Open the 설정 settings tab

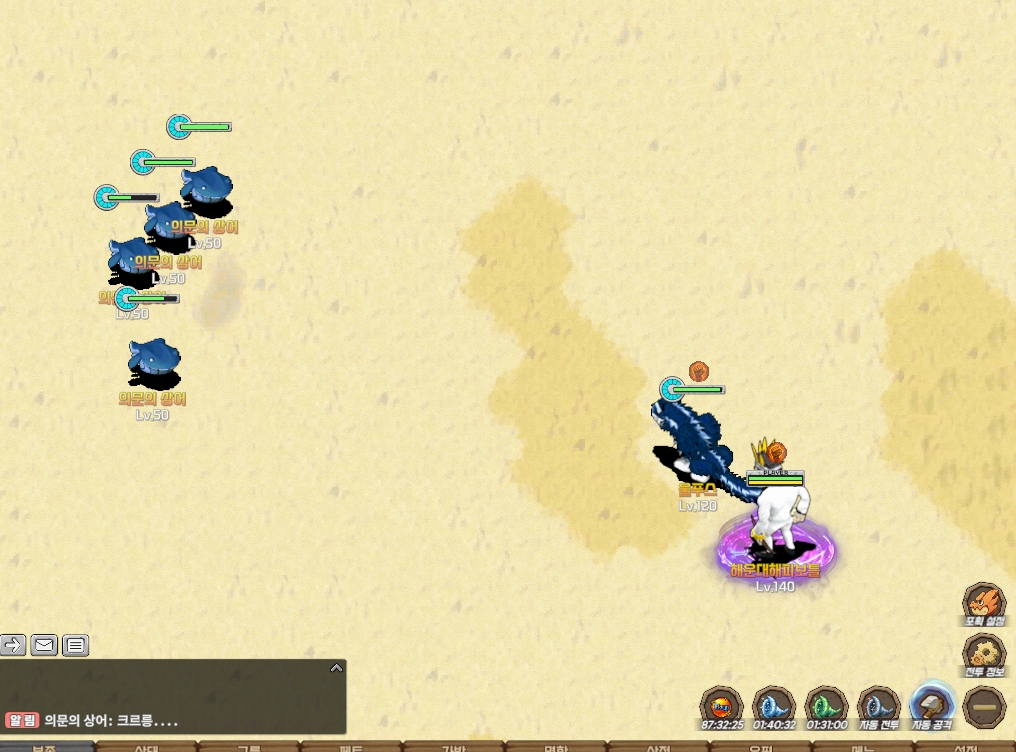coord(964,747)
